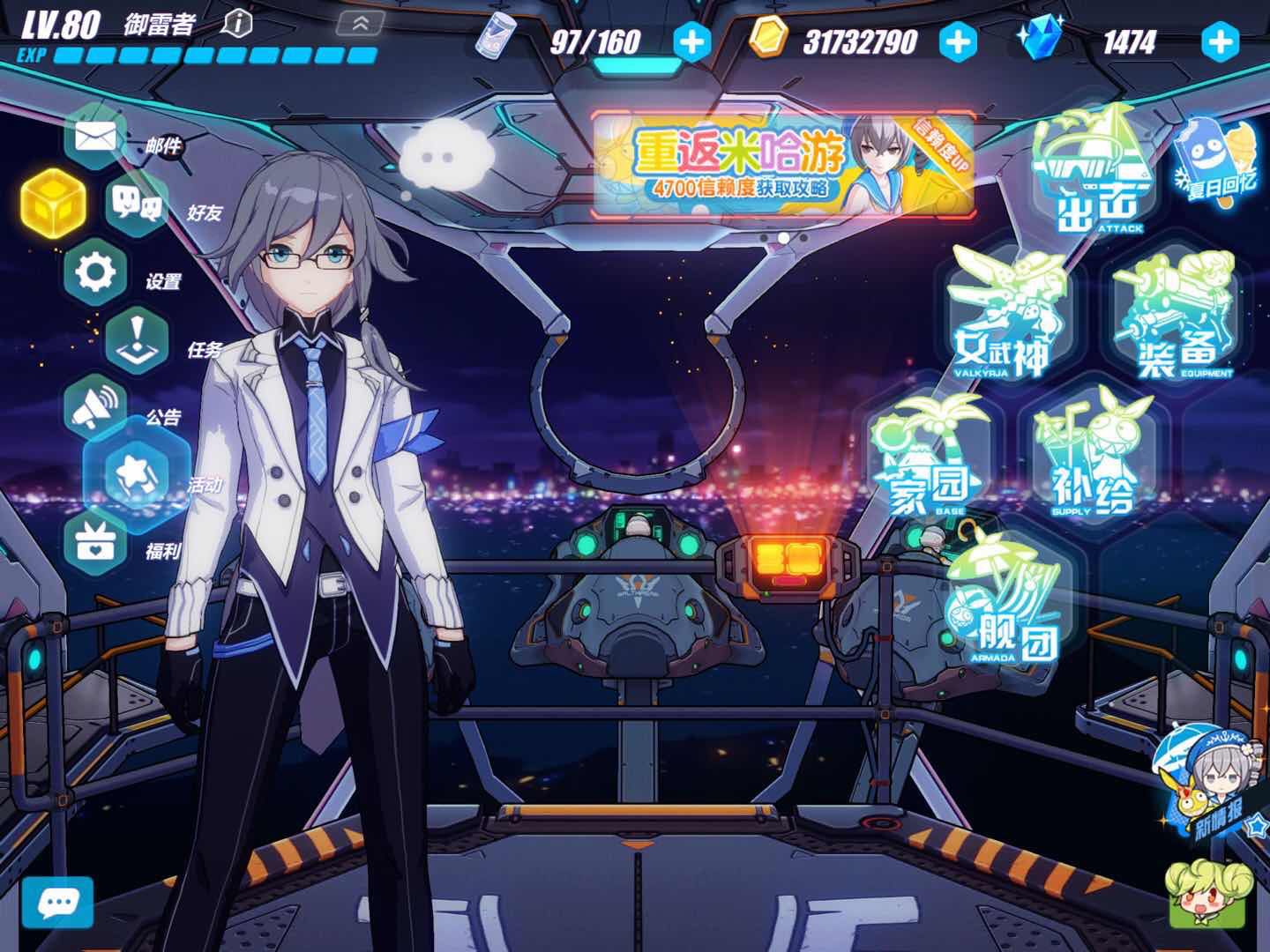Show the 公告 megaphone announcements
Screen dimensions: 1270x952
[96, 407]
